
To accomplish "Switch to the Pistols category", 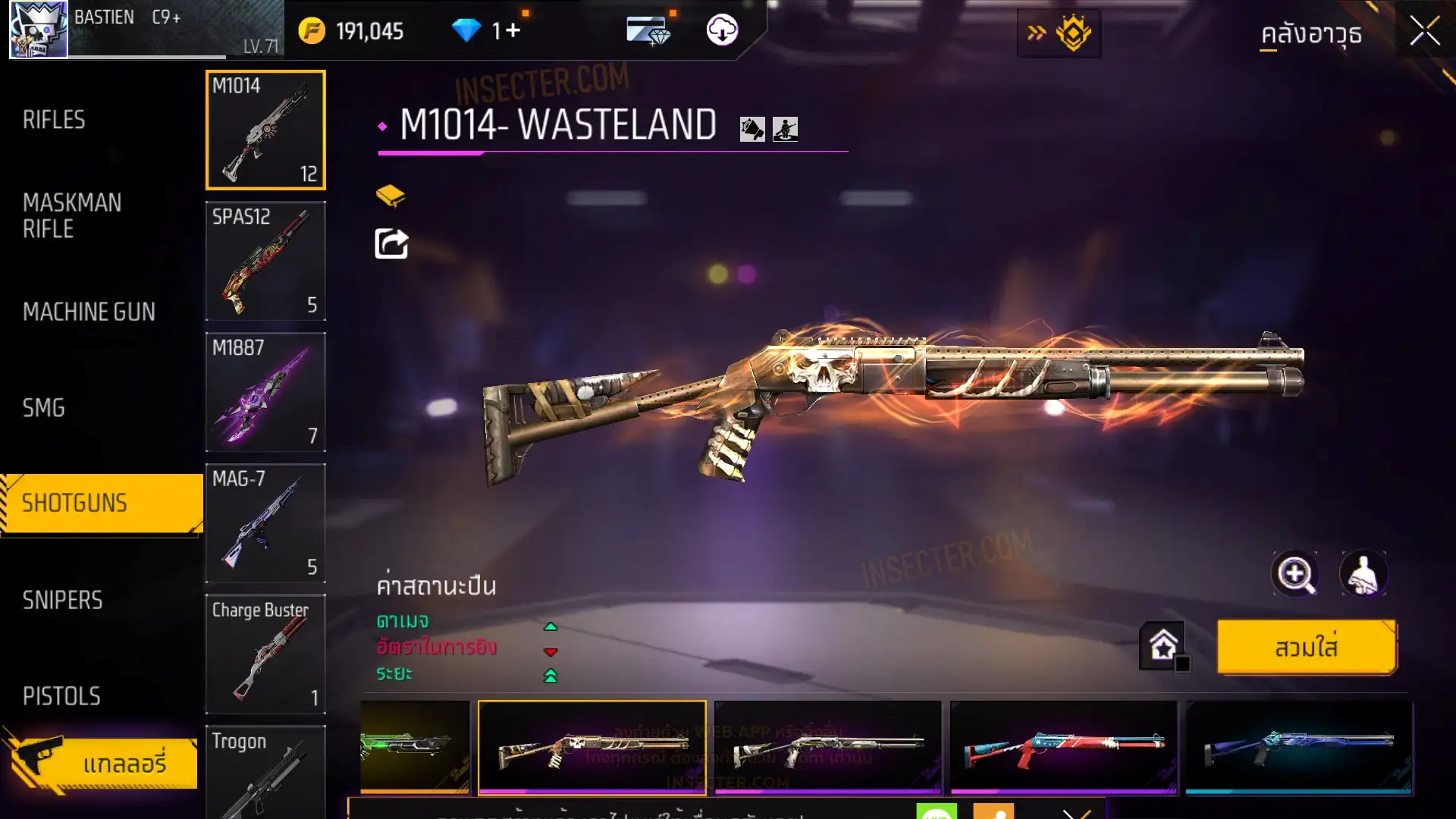I will [61, 696].
